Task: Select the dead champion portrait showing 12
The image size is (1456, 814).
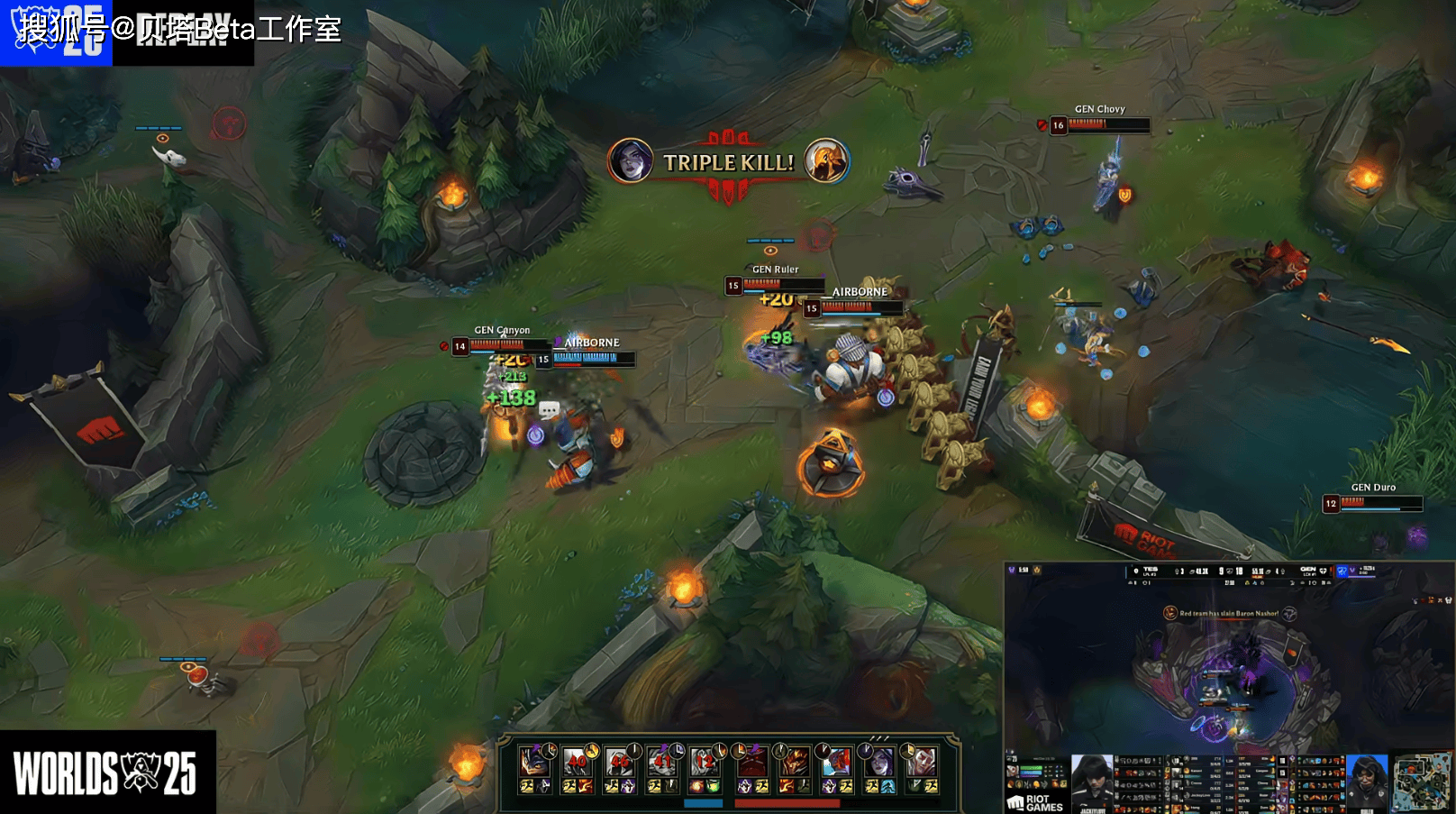Action: pos(705,763)
